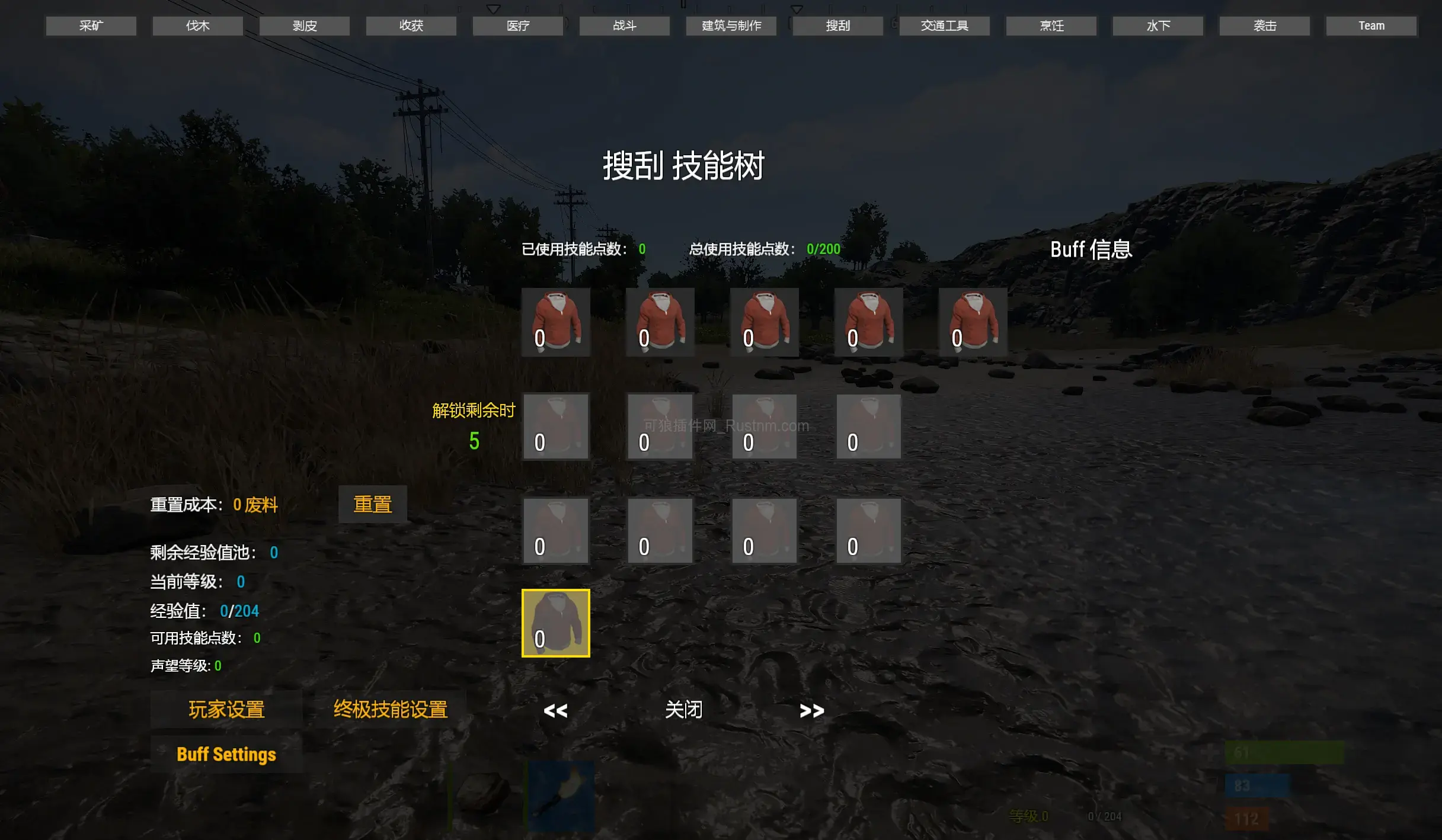Select the second skill node in the third row
This screenshot has width=1442, height=840.
[660, 529]
